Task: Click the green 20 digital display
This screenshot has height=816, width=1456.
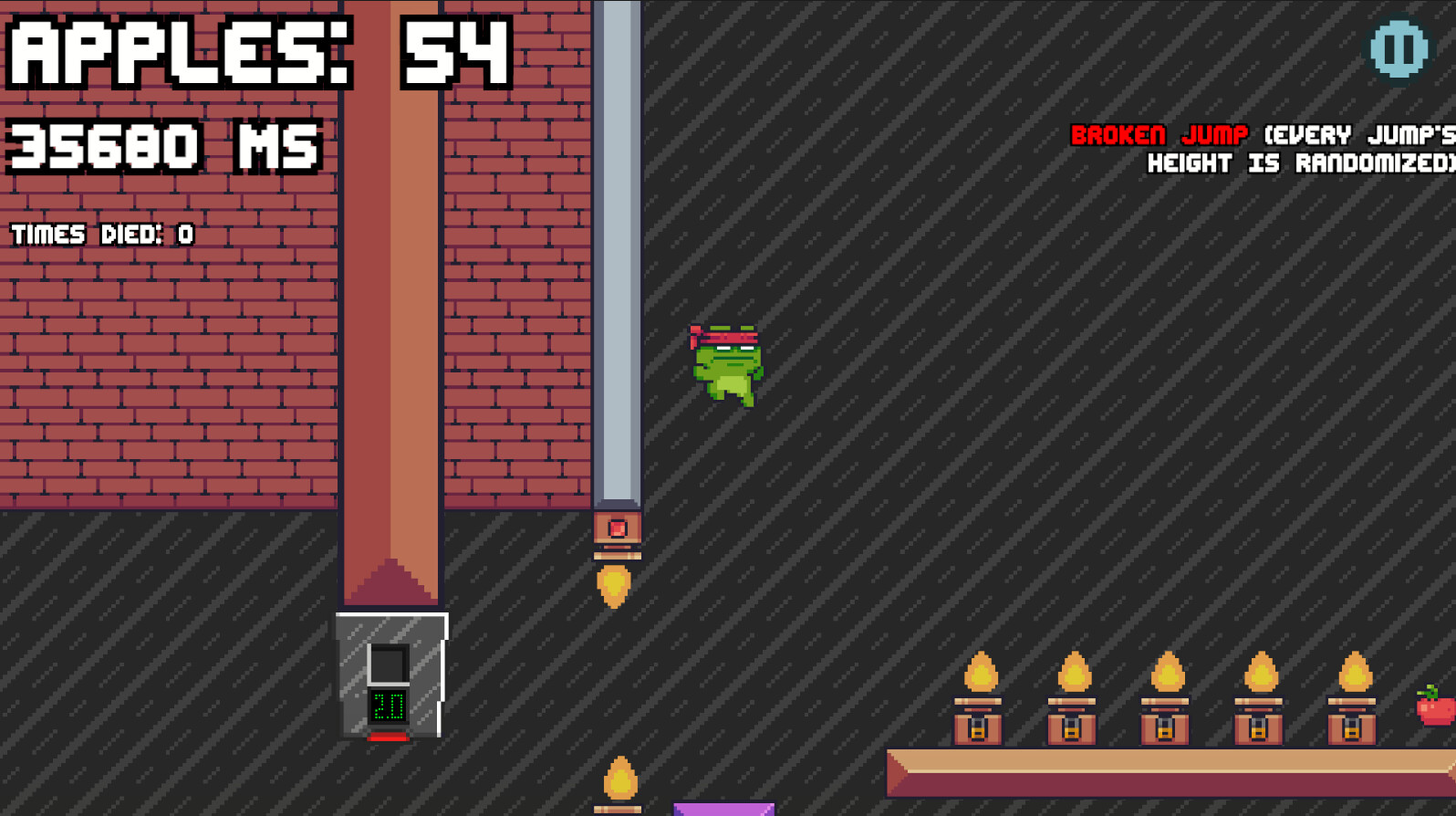Action: (x=387, y=705)
